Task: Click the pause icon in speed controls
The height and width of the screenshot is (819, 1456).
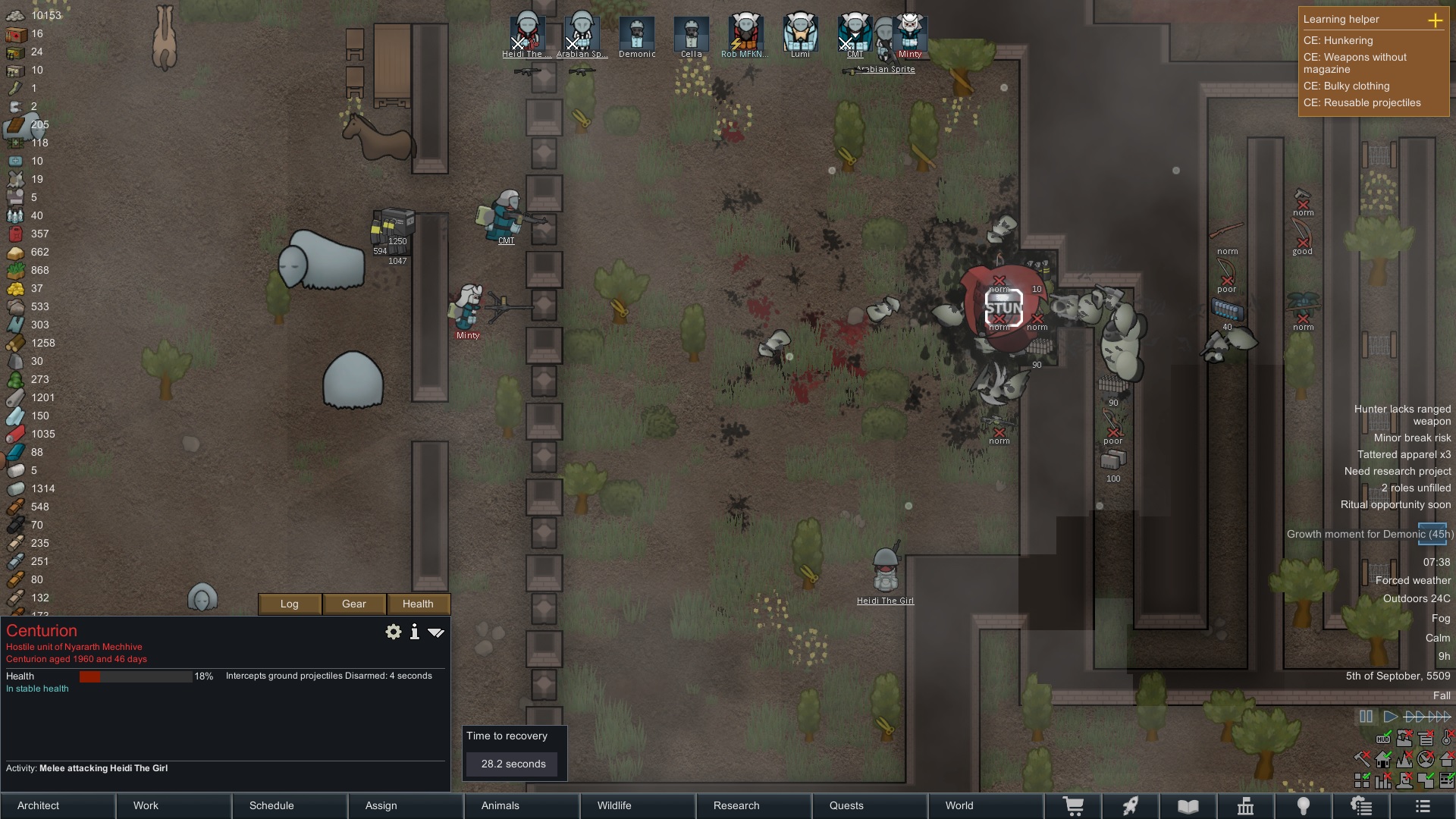Action: coord(1366,716)
